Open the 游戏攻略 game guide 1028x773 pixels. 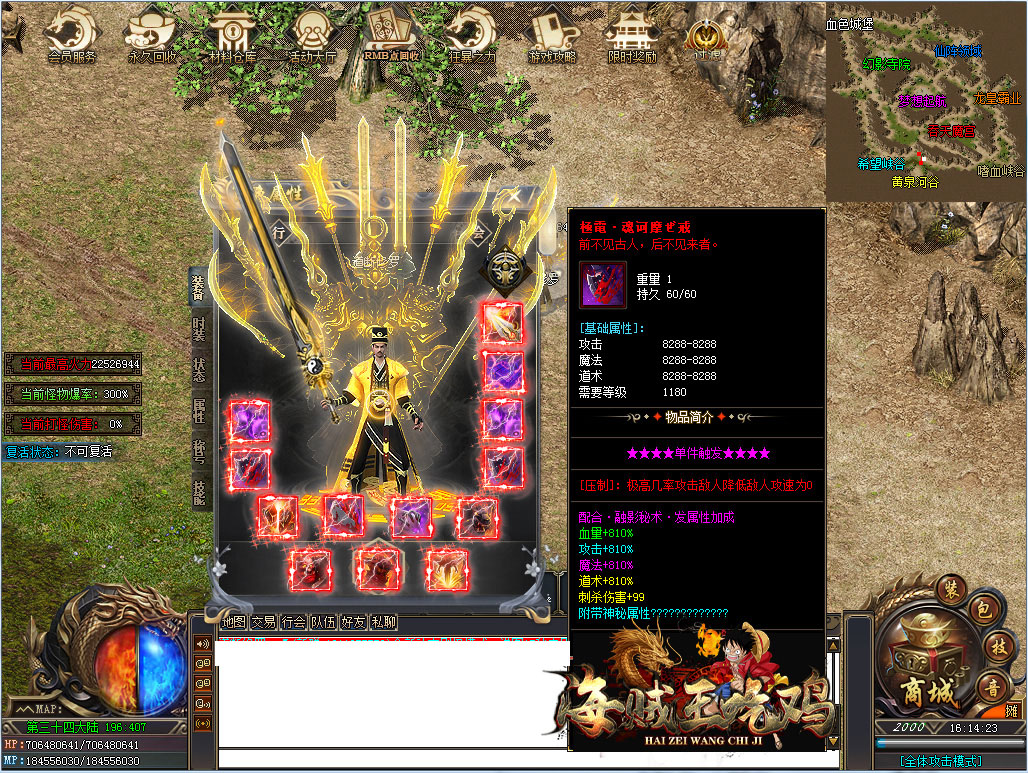pos(552,36)
